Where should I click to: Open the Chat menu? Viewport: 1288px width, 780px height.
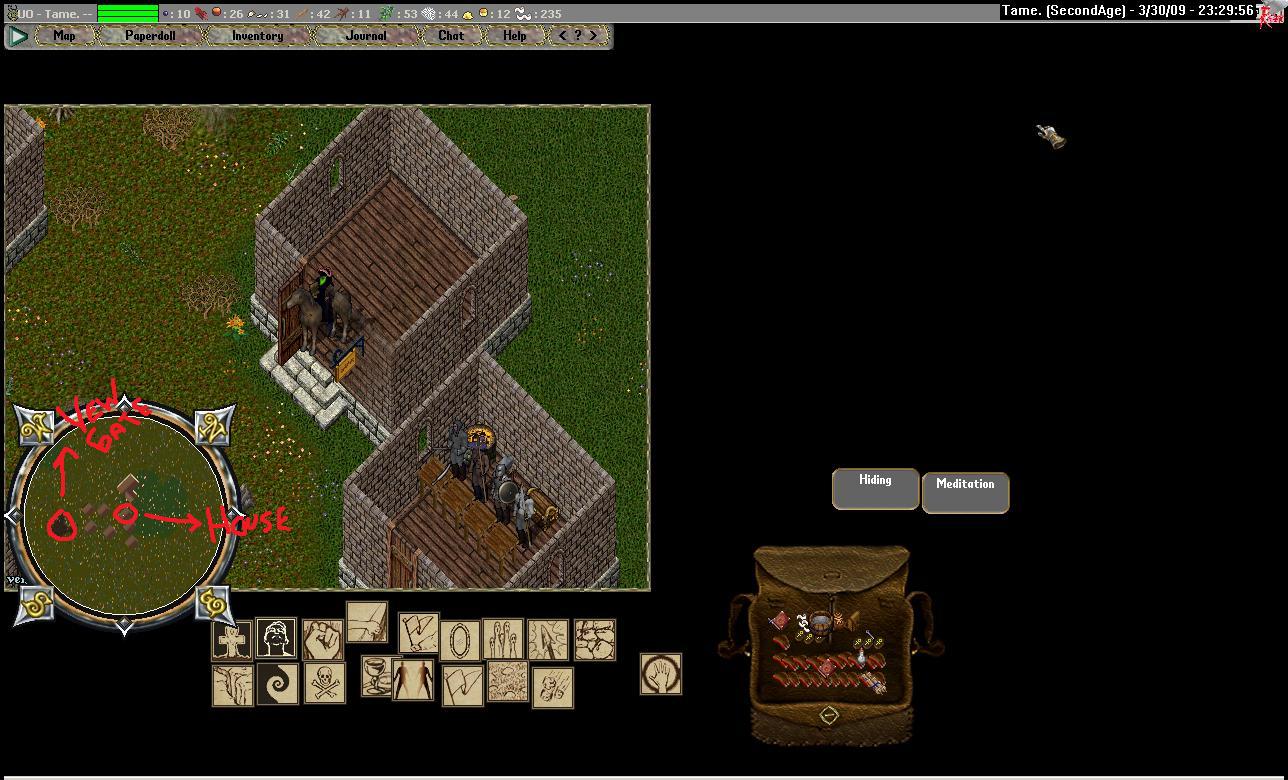[x=451, y=36]
